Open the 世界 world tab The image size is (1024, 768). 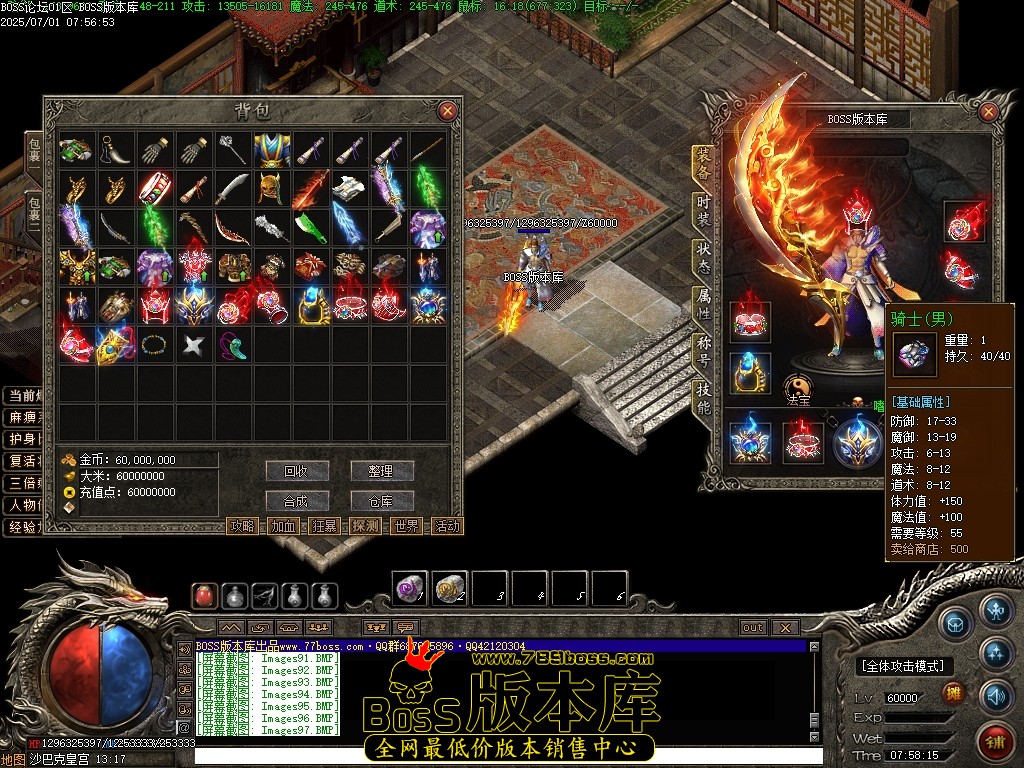[x=406, y=526]
